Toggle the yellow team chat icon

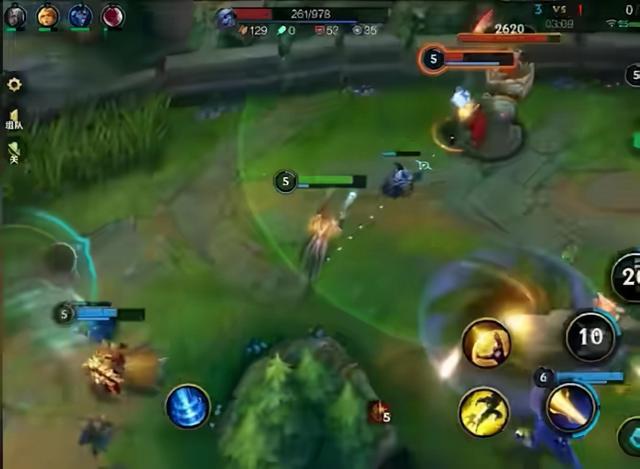(14, 120)
